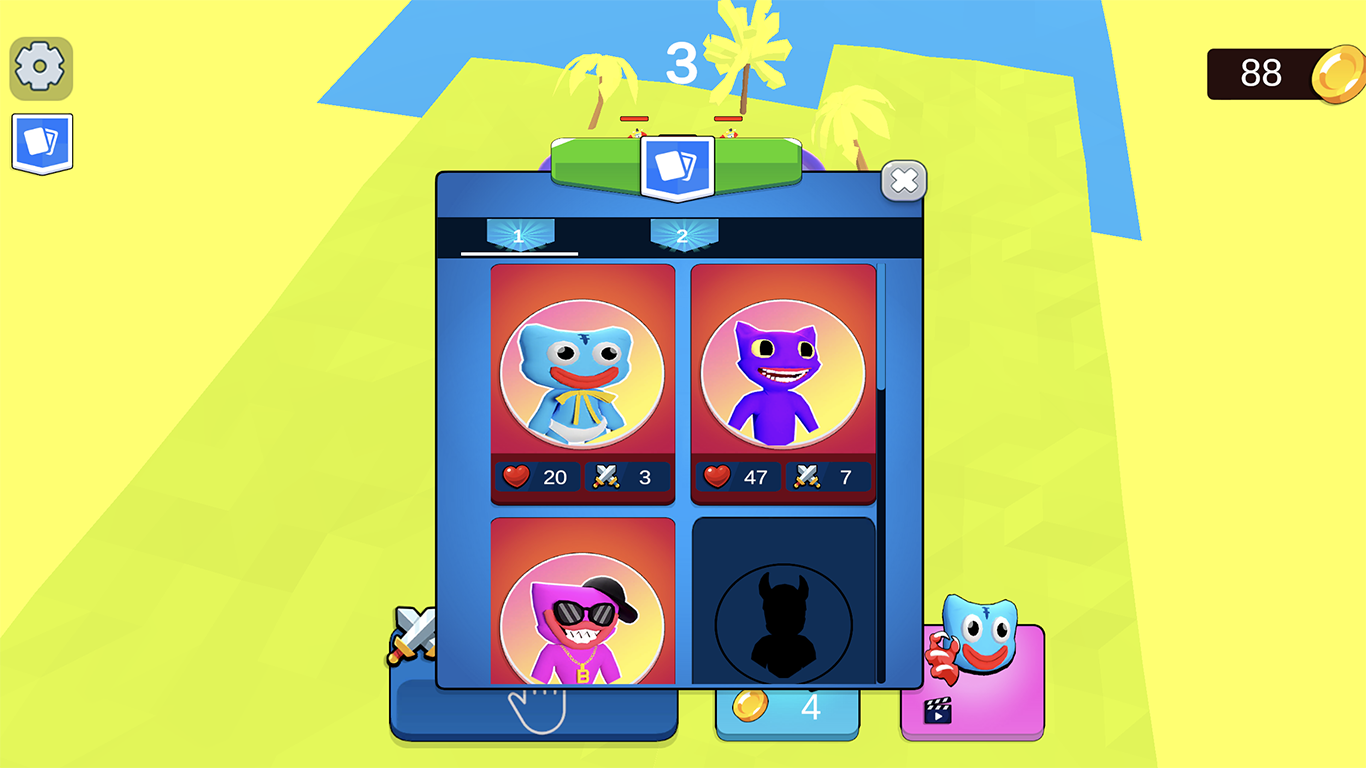Click the card pack banner icon atop the panel
This screenshot has width=1366, height=768.
pyautogui.click(x=678, y=168)
